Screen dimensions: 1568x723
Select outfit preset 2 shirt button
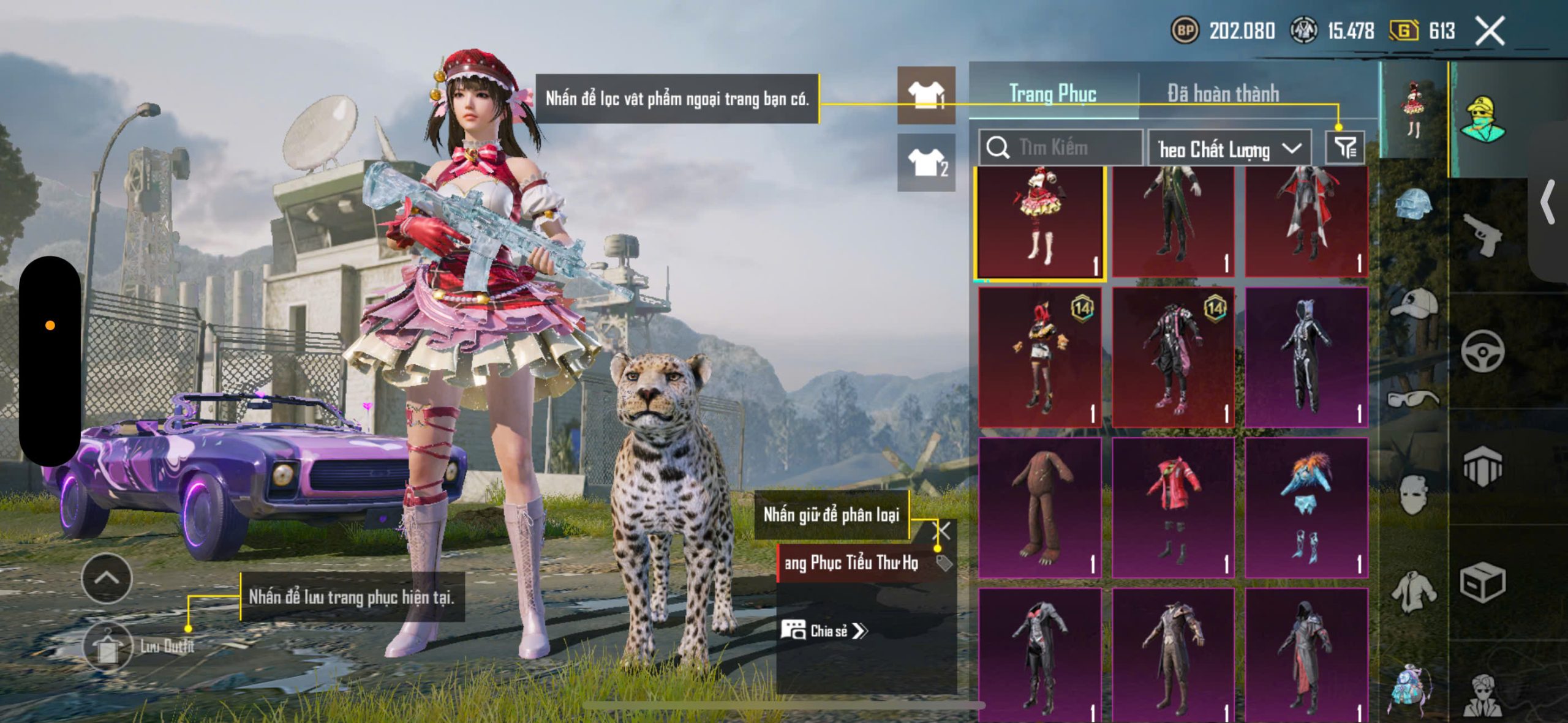point(926,162)
